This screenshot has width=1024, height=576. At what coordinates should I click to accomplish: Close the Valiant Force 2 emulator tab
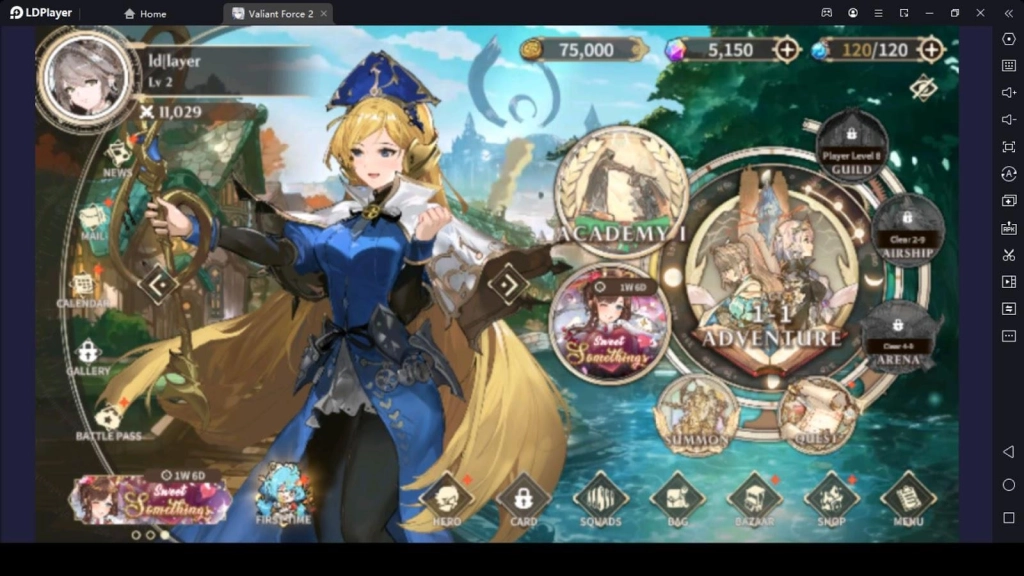coord(324,13)
